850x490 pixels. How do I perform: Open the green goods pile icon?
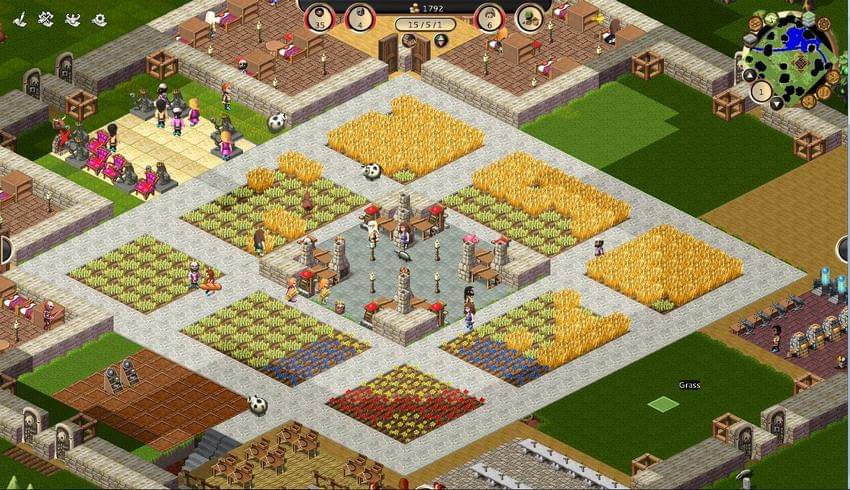pyautogui.click(x=530, y=18)
